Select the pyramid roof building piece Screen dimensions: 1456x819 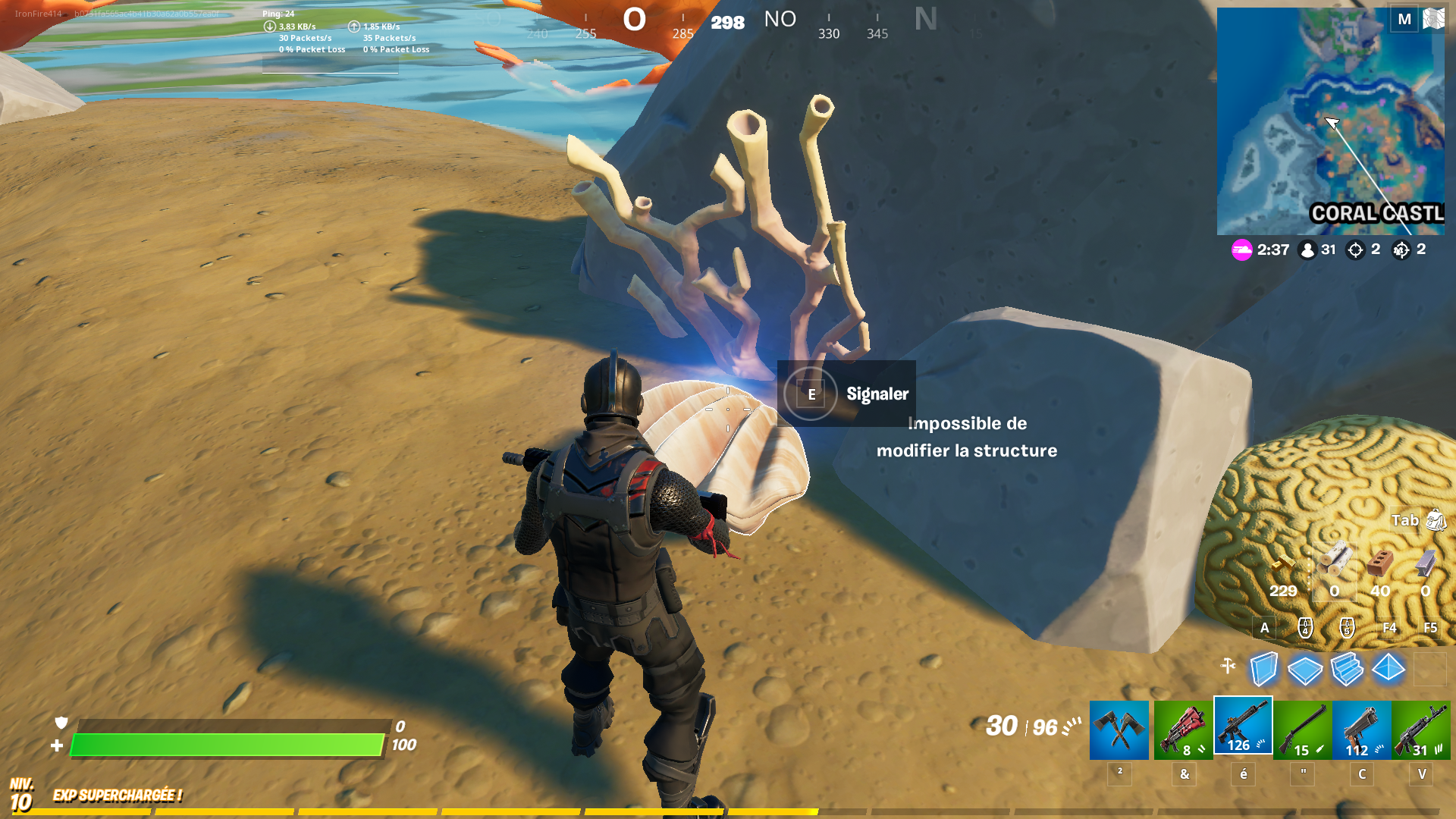point(1388,669)
